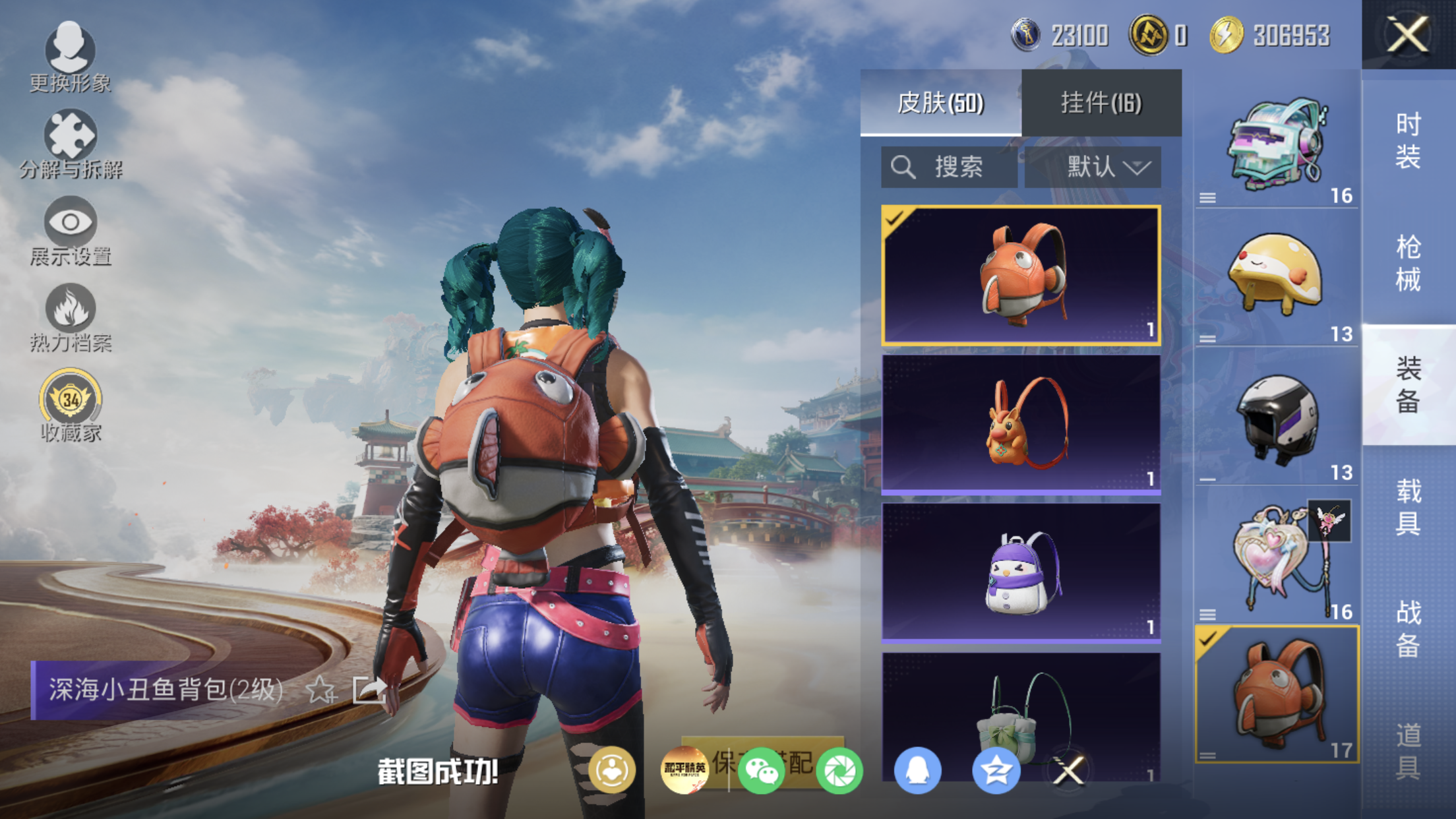The width and height of the screenshot is (1456, 819).
Task: Select the yellow chick helmet slot
Action: point(1277,277)
